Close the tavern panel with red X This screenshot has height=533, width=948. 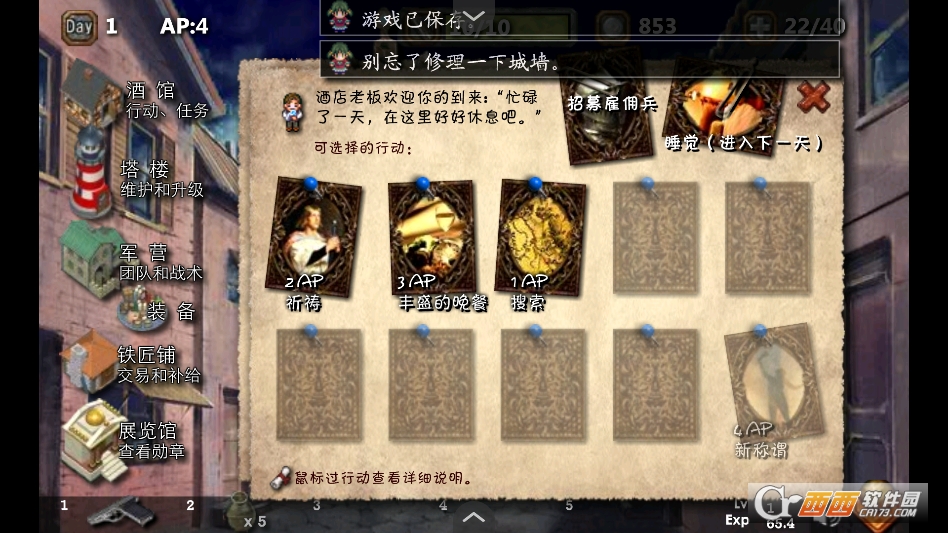tap(814, 97)
